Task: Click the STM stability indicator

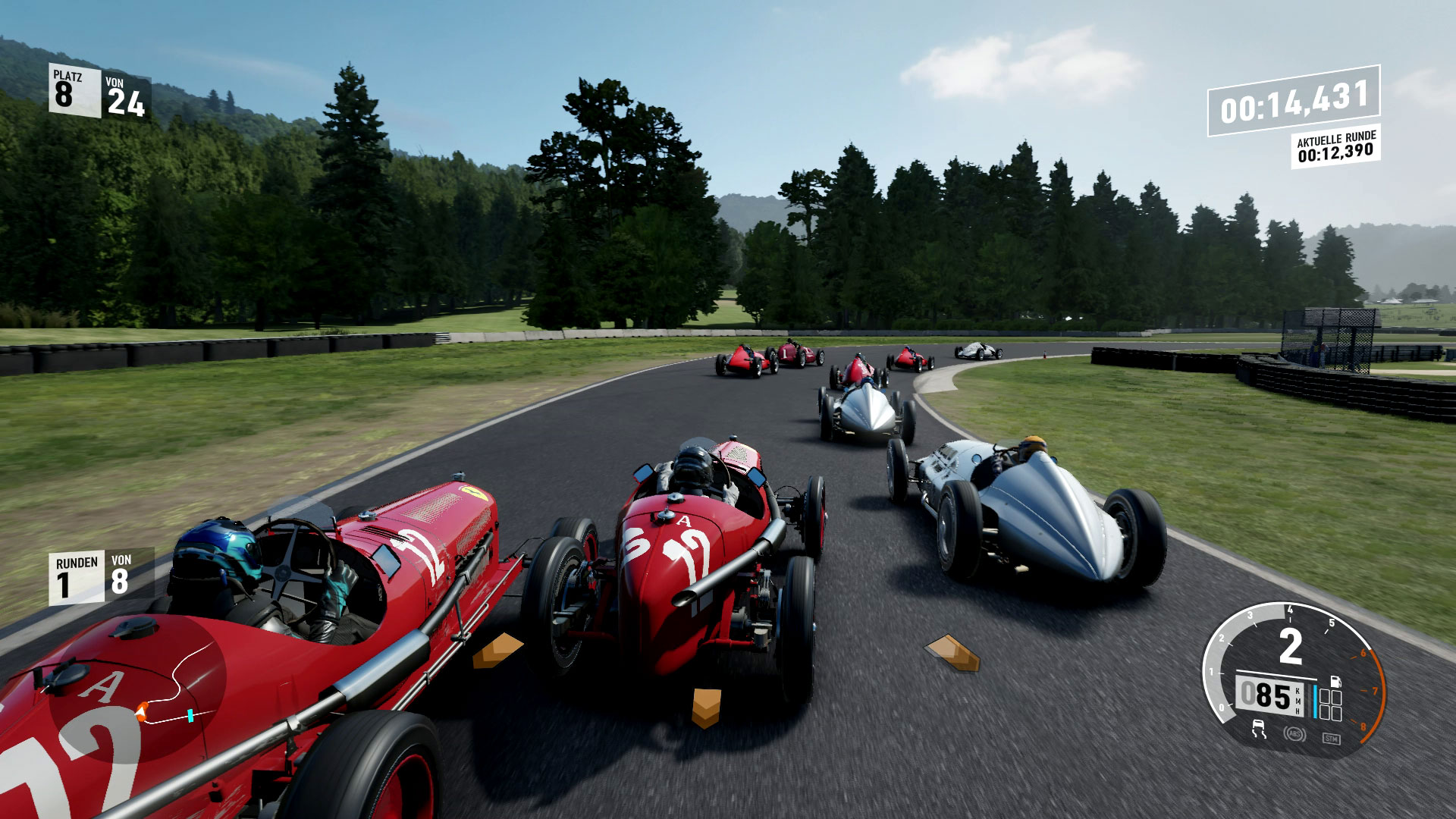Action: coord(1330,738)
